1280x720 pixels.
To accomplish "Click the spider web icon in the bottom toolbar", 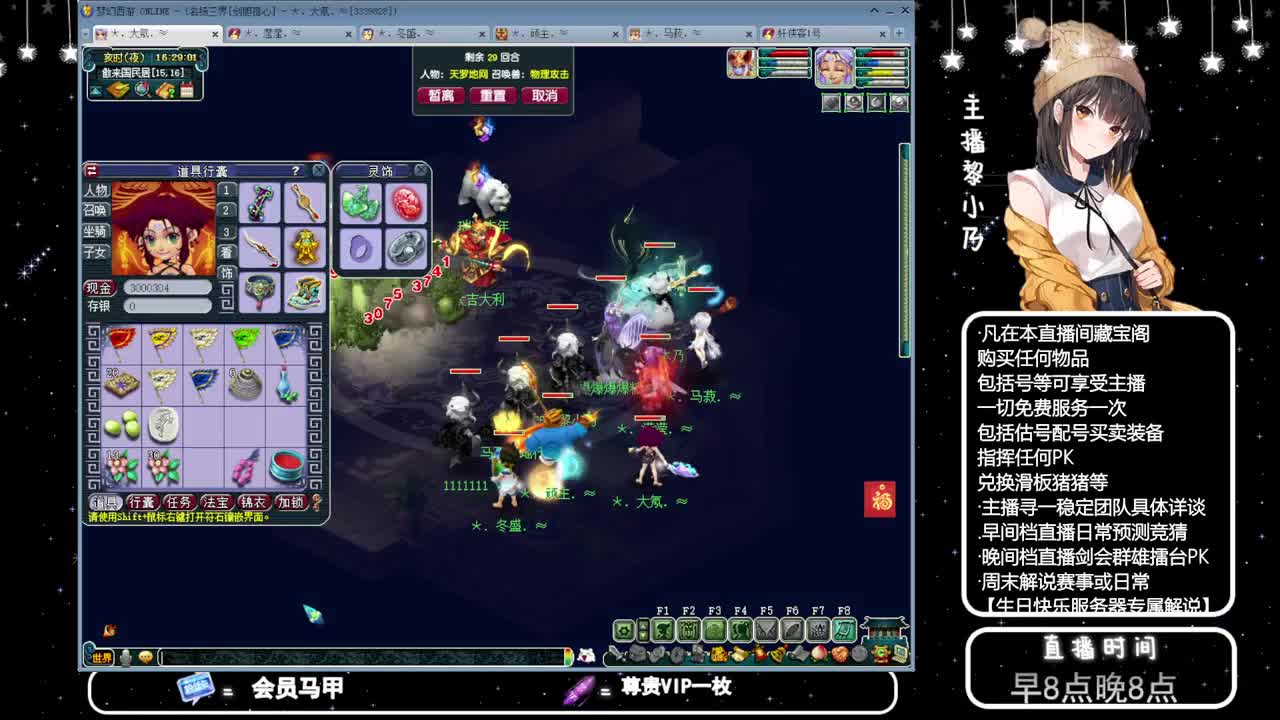I will tap(818, 631).
